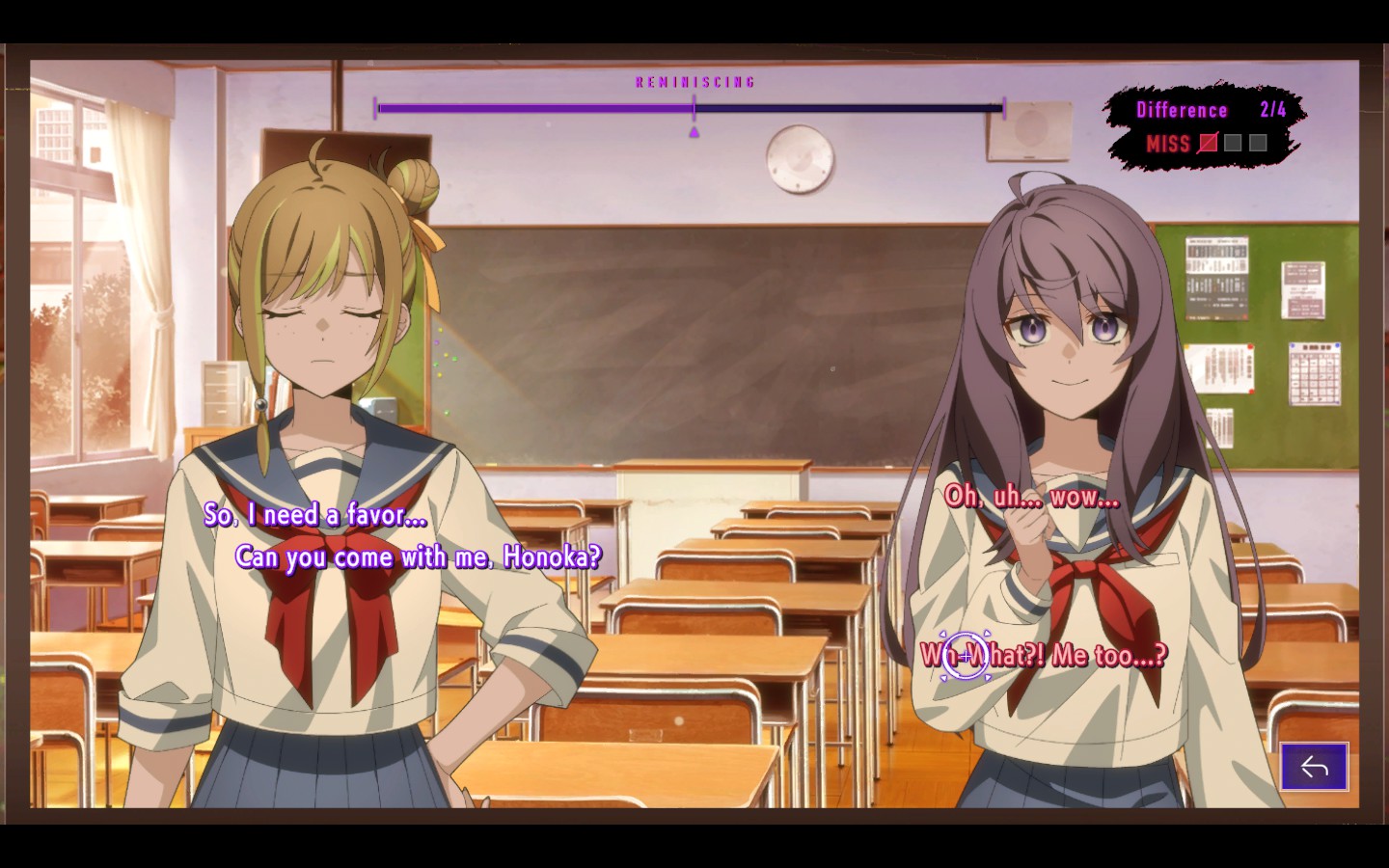1389x868 pixels.
Task: Click the REMINISCING progress bar
Action: pyautogui.click(x=689, y=108)
